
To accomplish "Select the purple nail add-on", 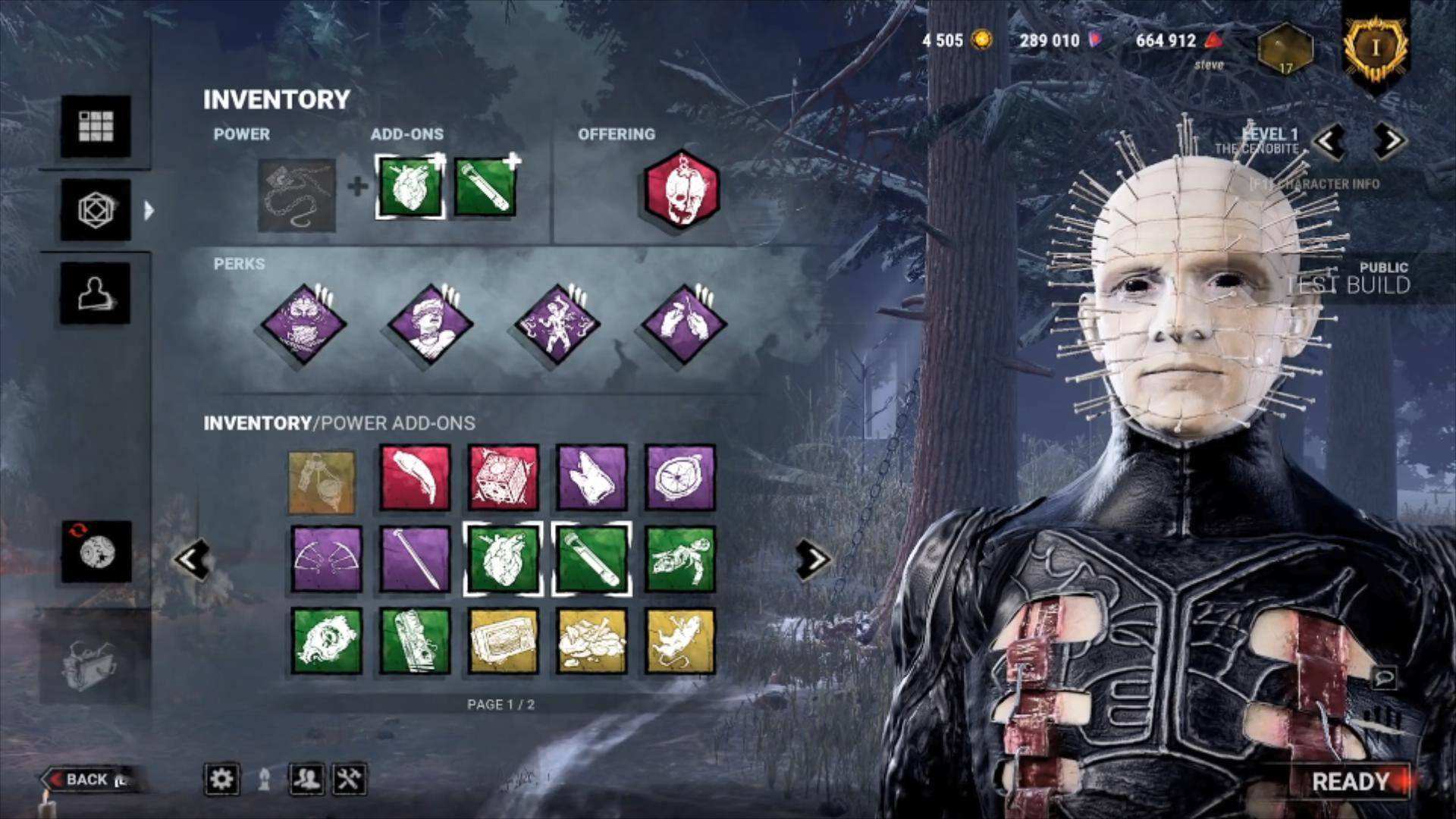I will click(415, 560).
